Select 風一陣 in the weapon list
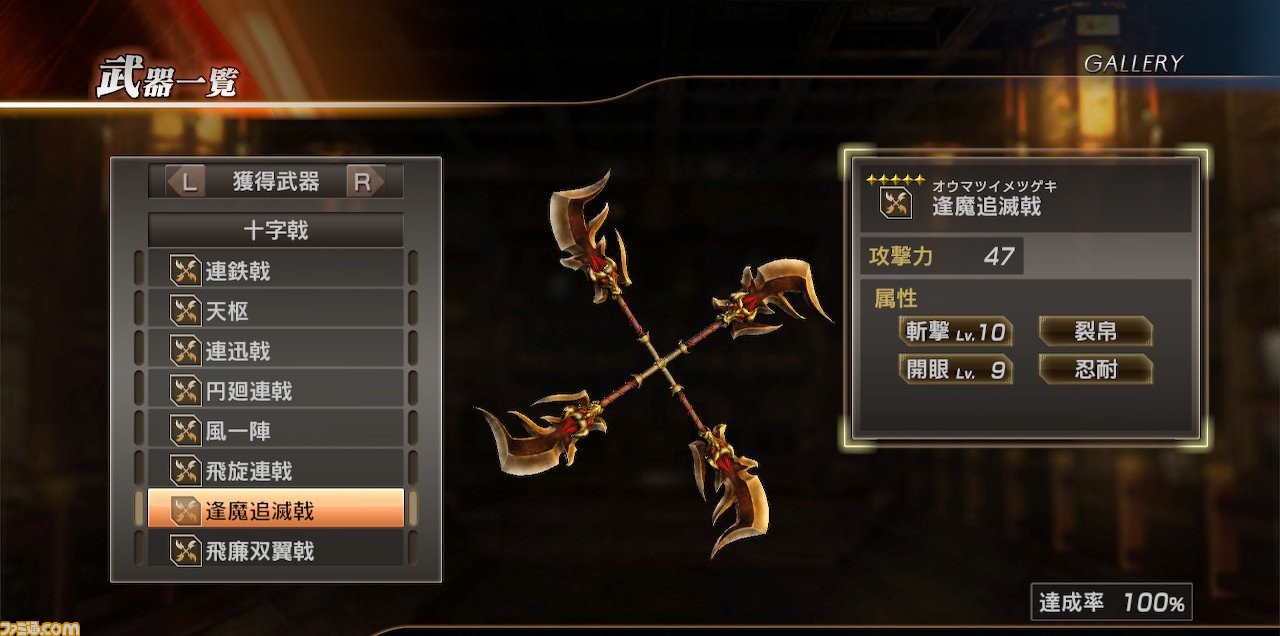Image resolution: width=1280 pixels, height=636 pixels. [x=276, y=431]
